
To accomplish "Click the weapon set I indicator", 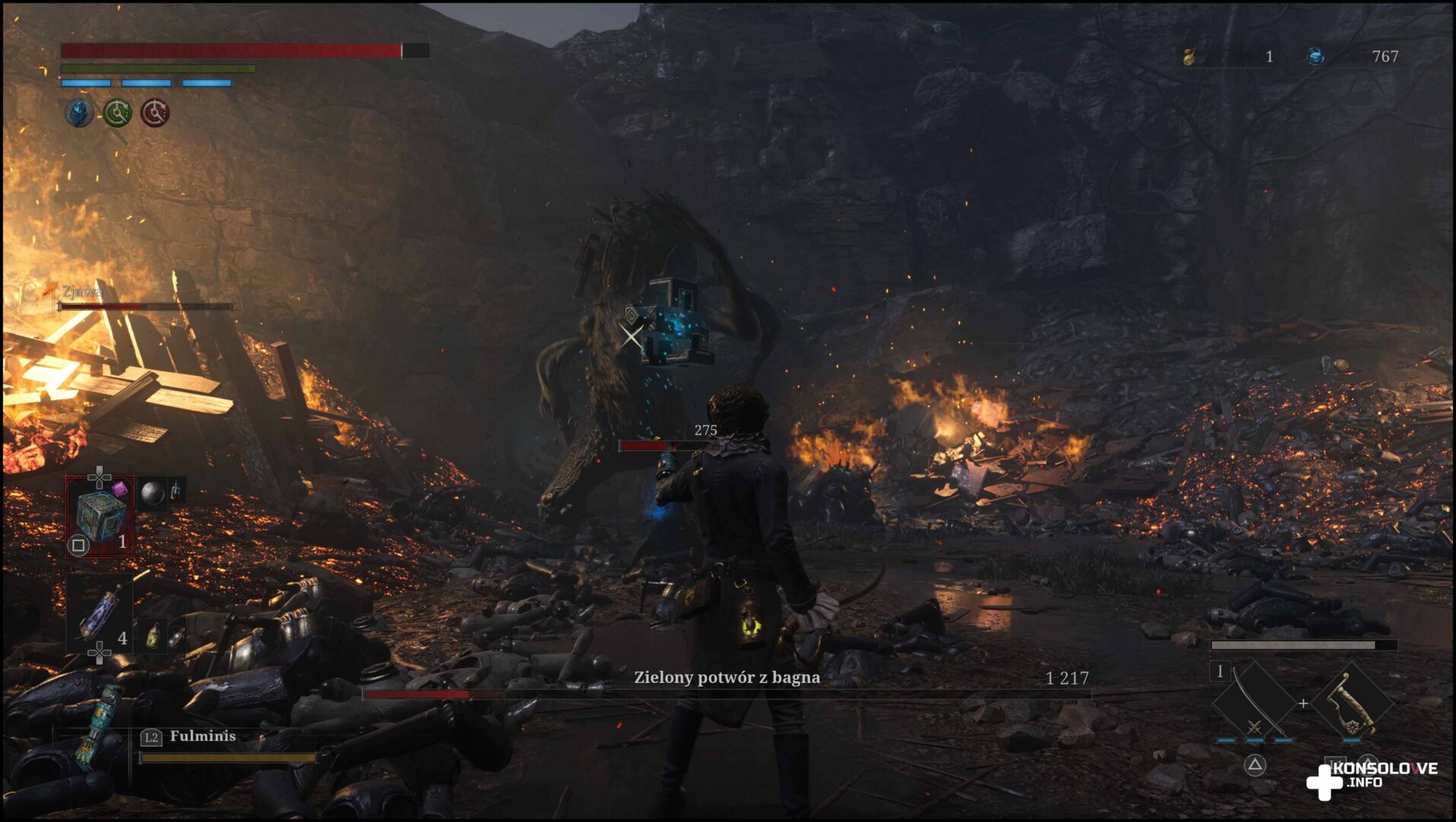I will (1220, 671).
